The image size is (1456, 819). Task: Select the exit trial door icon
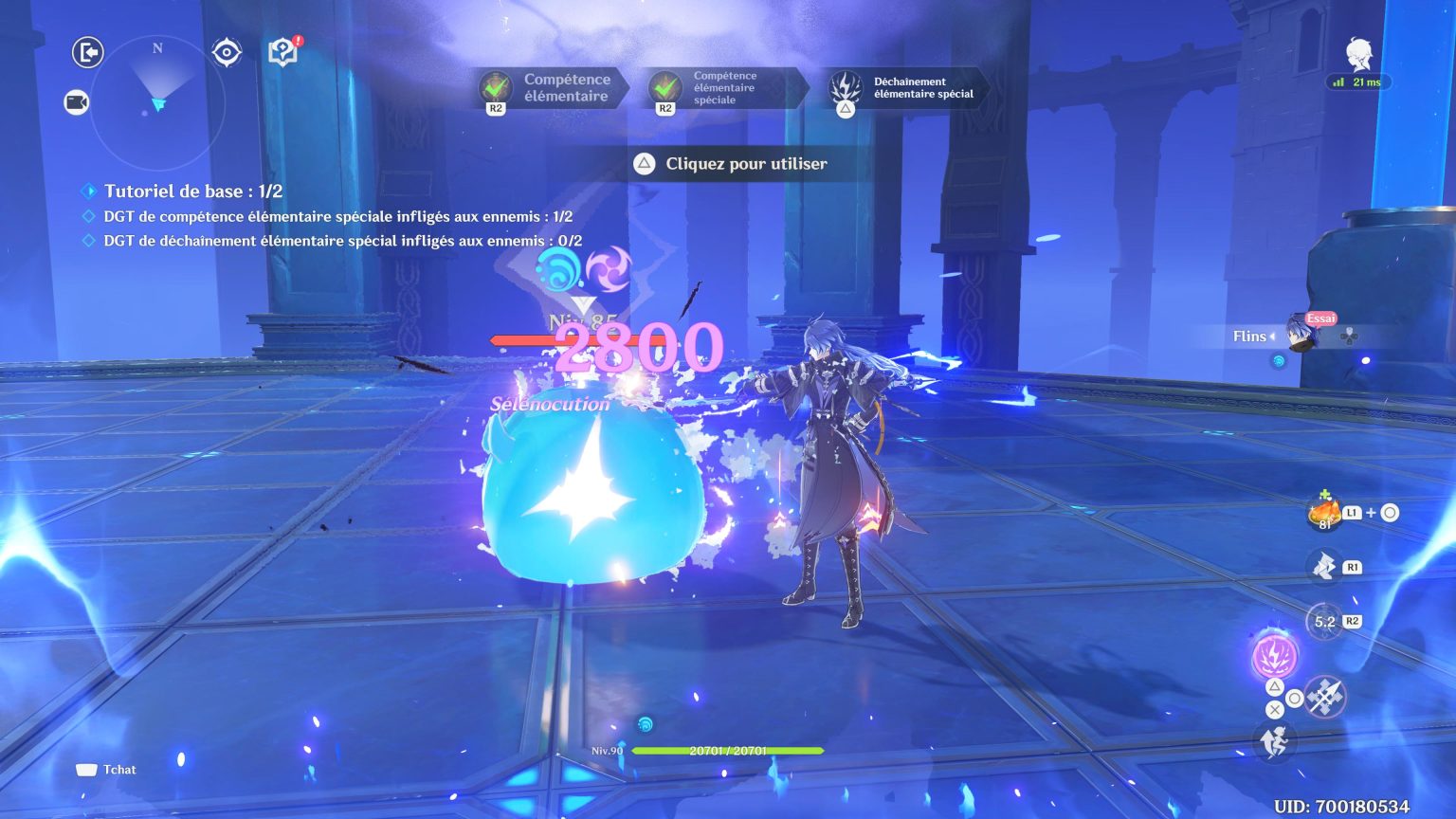pyautogui.click(x=87, y=53)
